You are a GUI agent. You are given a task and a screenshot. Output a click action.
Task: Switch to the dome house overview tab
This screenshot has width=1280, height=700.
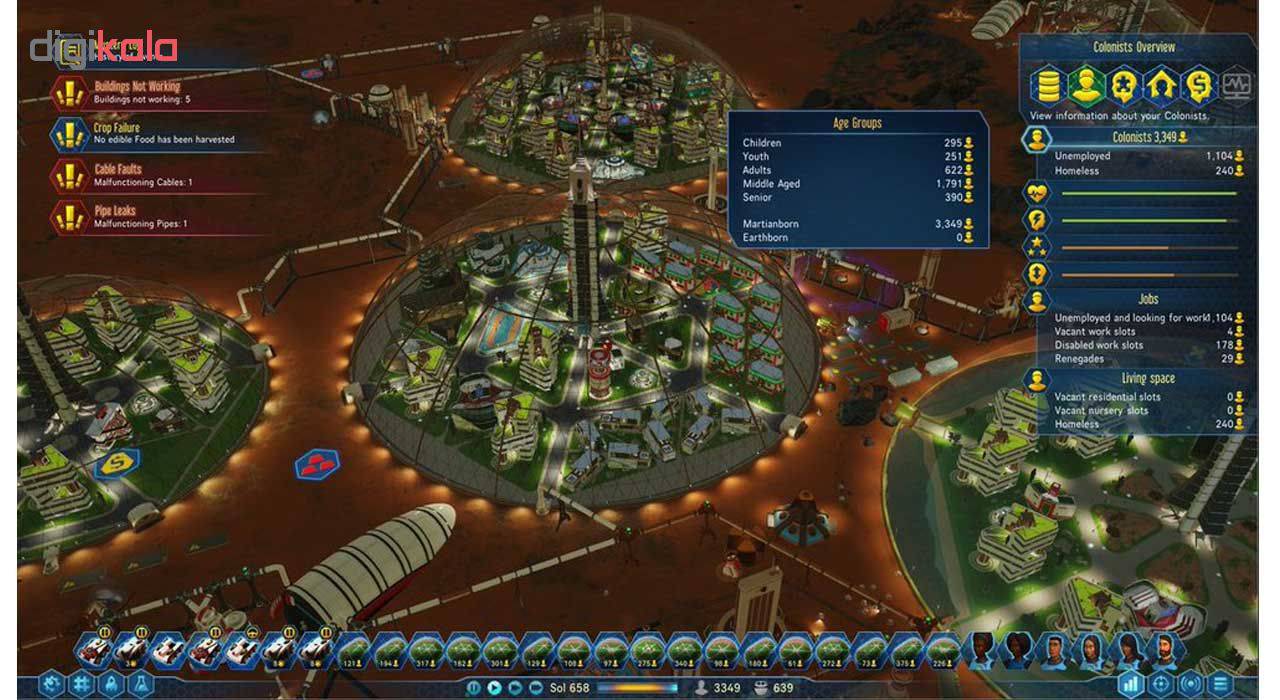(x=1161, y=85)
